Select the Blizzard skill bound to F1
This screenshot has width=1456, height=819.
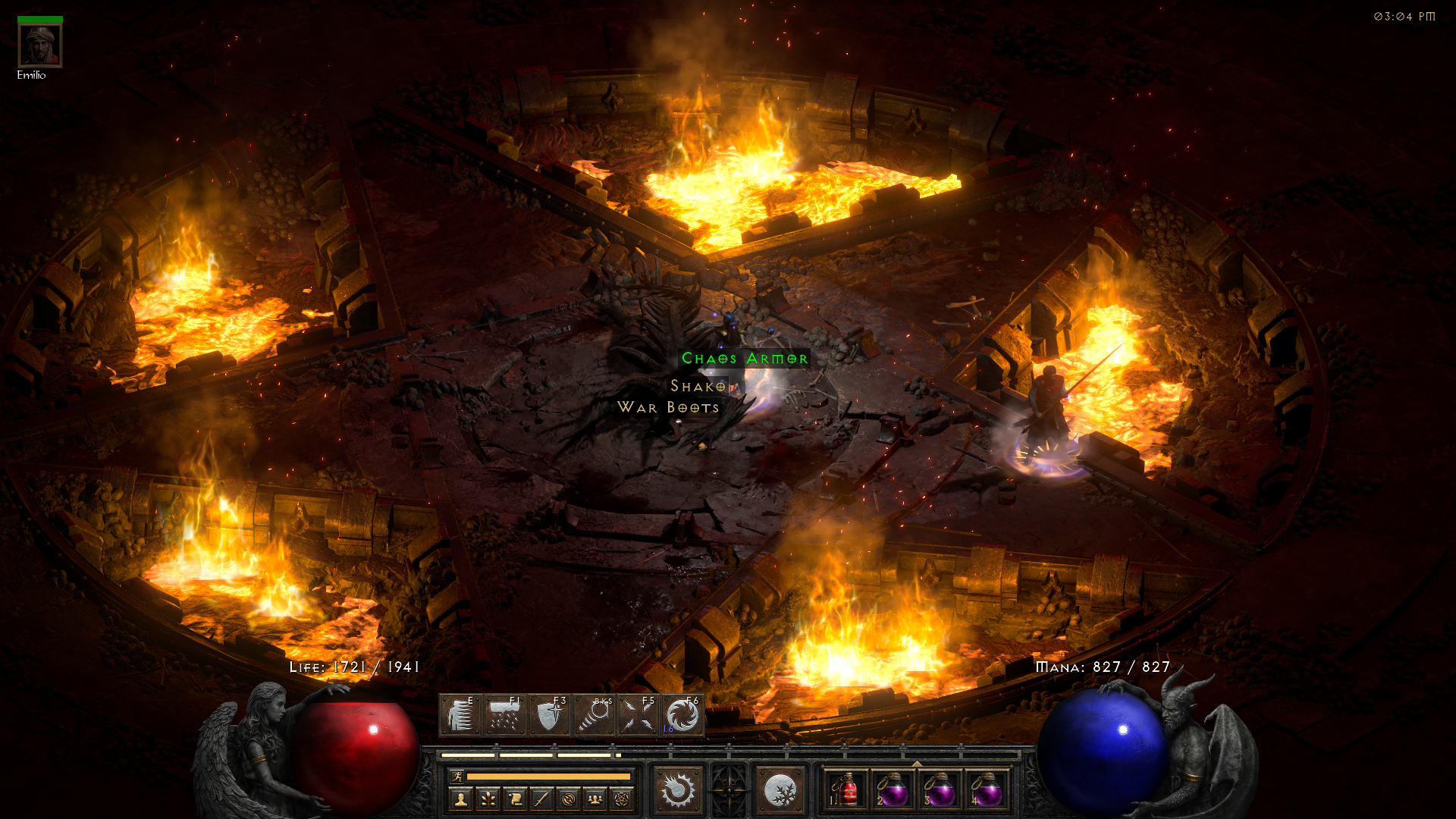(505, 715)
